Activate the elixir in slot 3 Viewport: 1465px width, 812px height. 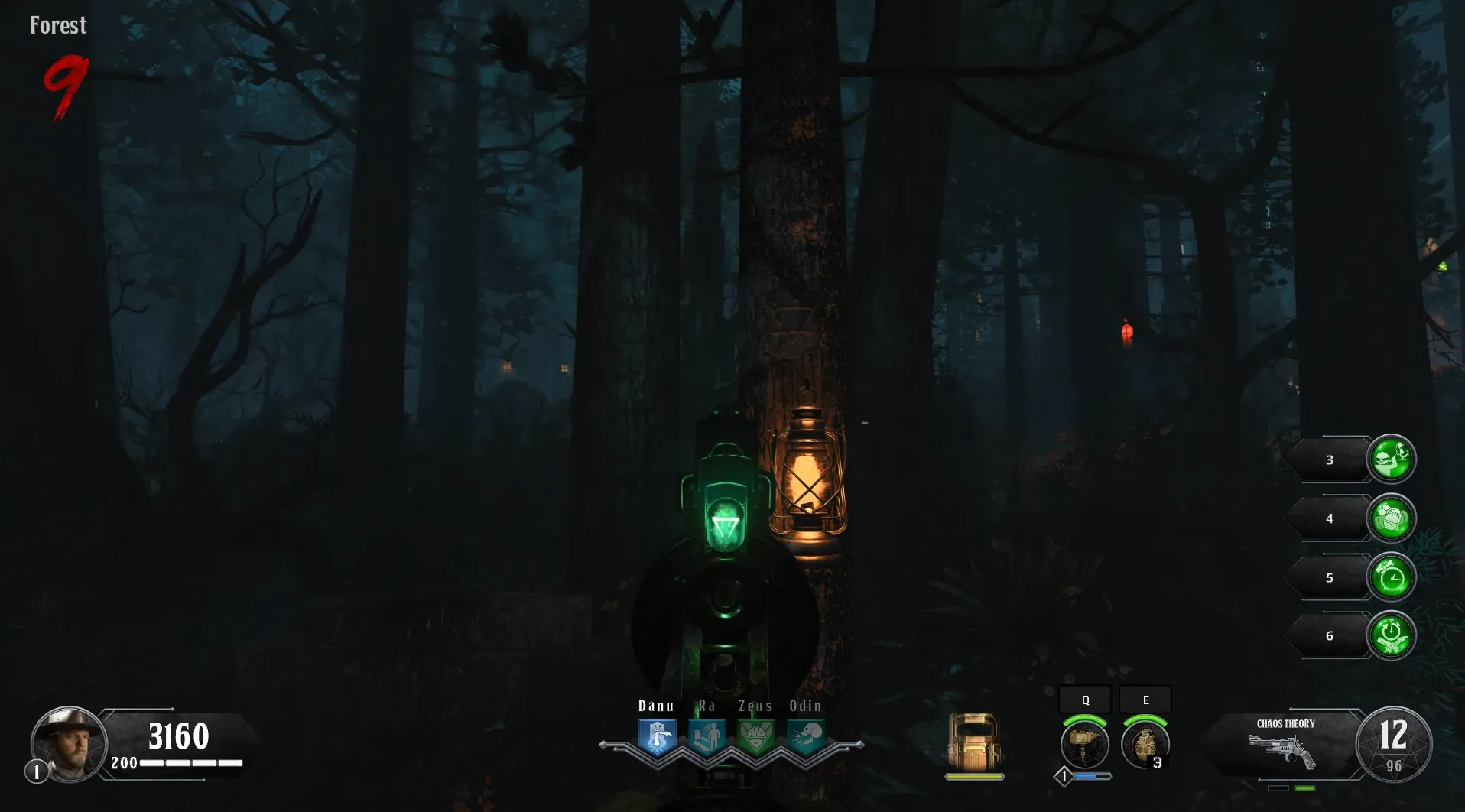pos(1391,459)
